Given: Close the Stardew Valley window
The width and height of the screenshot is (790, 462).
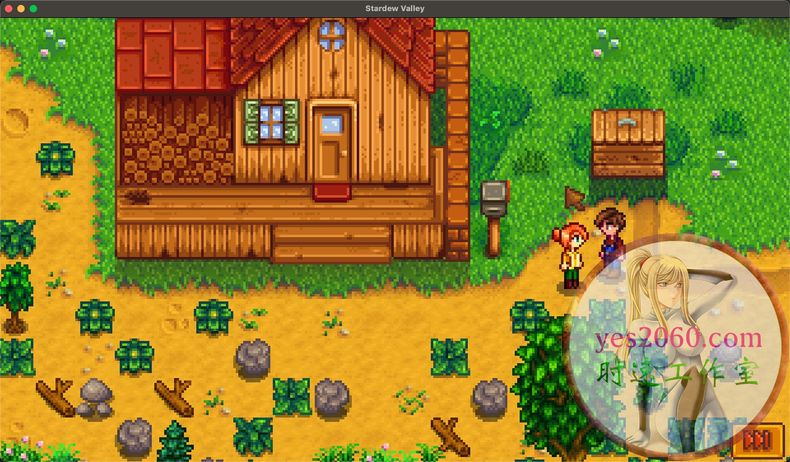Looking at the screenshot, I should tap(9, 8).
